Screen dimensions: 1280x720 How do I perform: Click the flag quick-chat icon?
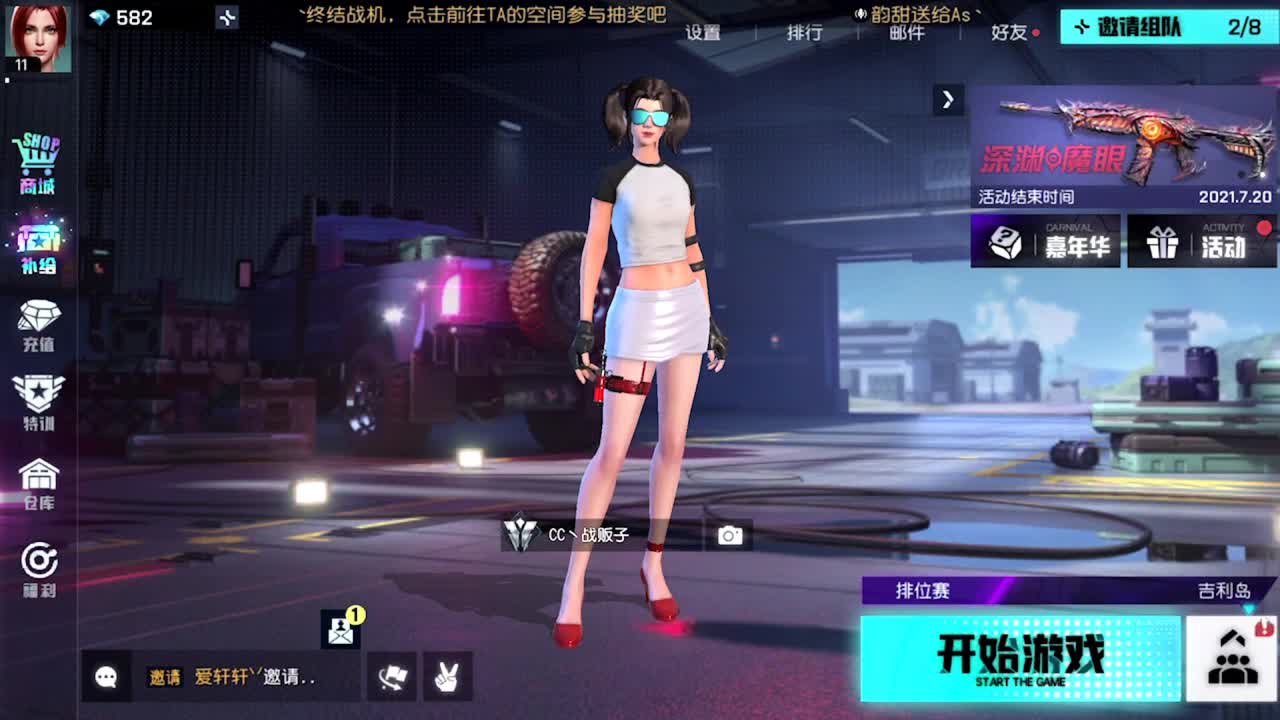390,677
